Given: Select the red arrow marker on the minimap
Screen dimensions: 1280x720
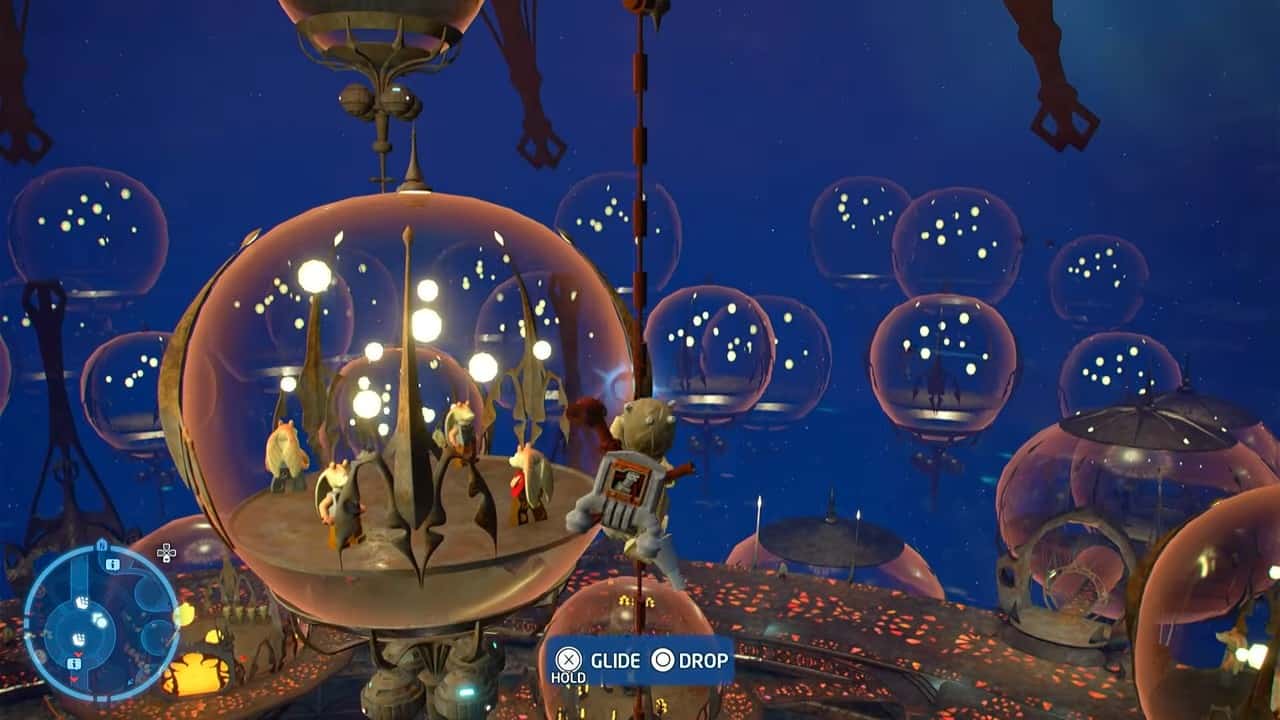Looking at the screenshot, I should point(78,653).
